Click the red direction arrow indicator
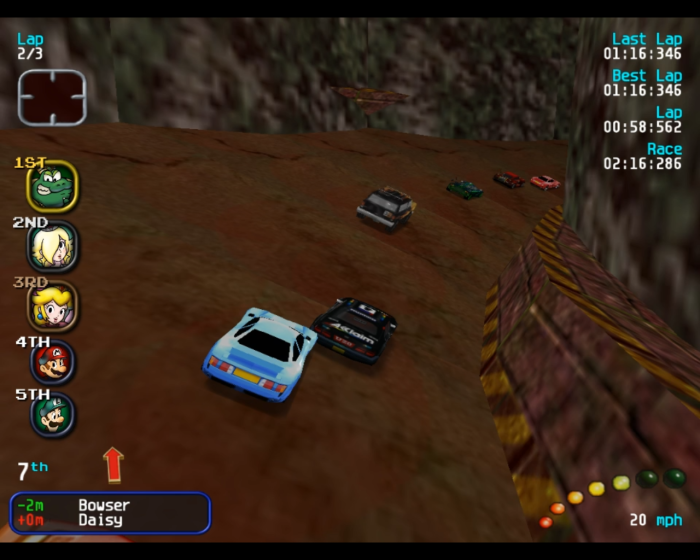Viewport: 700px width, 560px height. coord(113,465)
